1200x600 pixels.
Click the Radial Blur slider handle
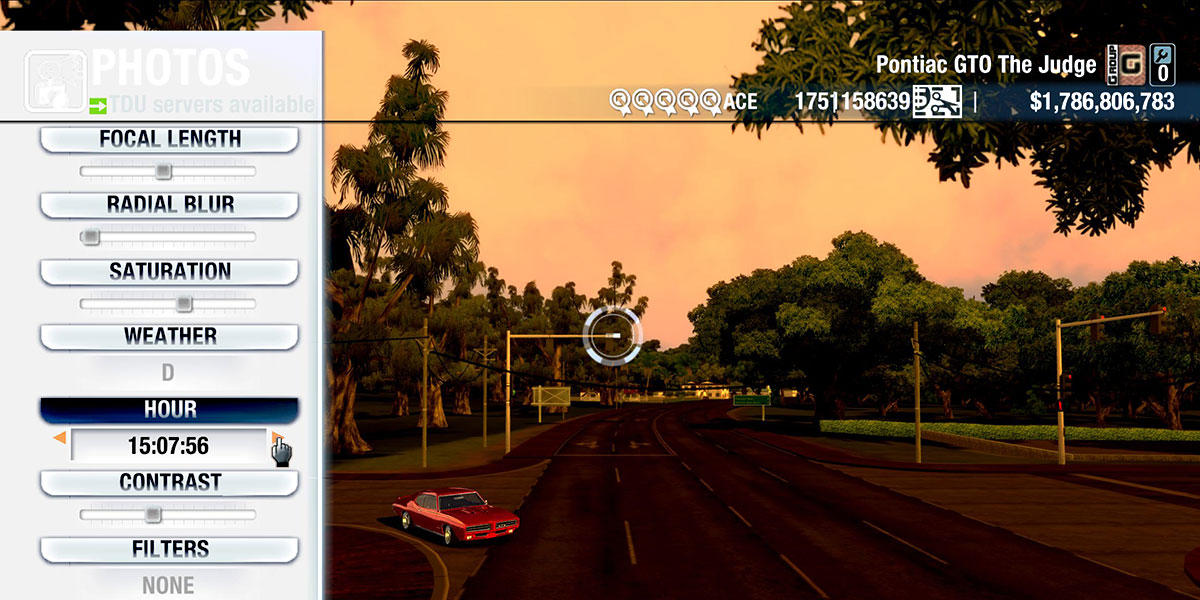(91, 237)
